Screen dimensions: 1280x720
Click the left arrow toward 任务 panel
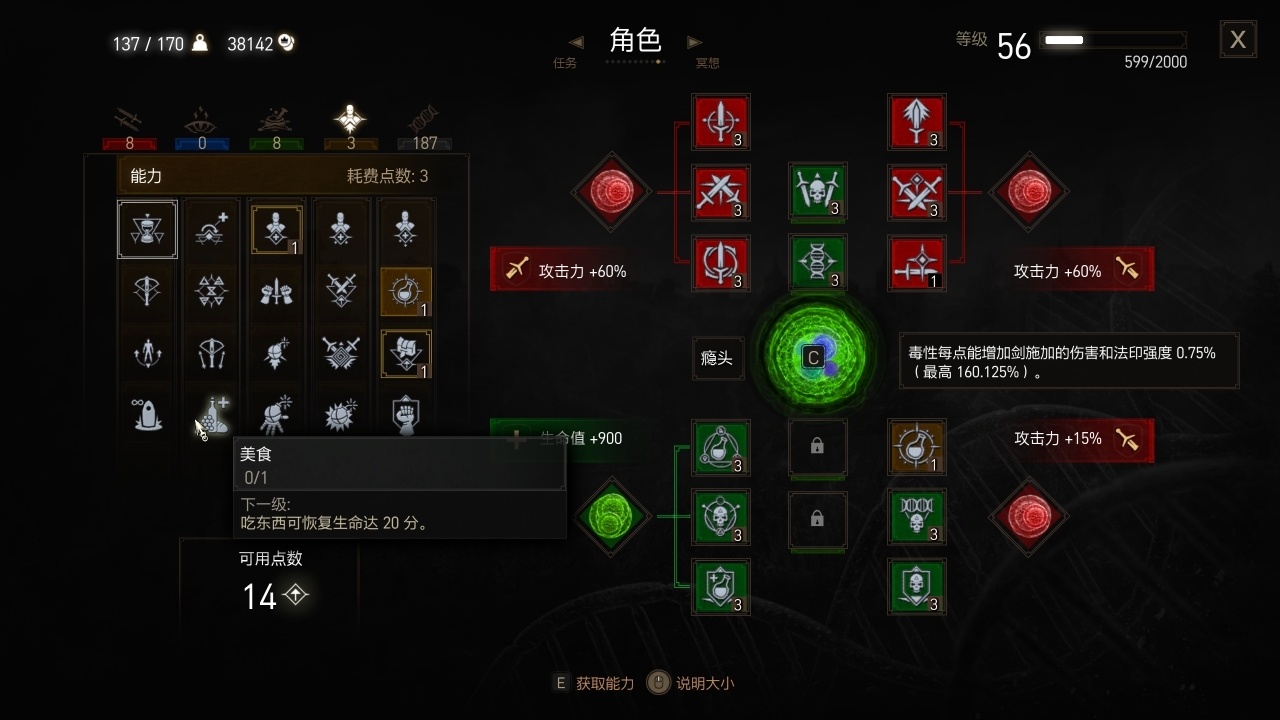[576, 41]
